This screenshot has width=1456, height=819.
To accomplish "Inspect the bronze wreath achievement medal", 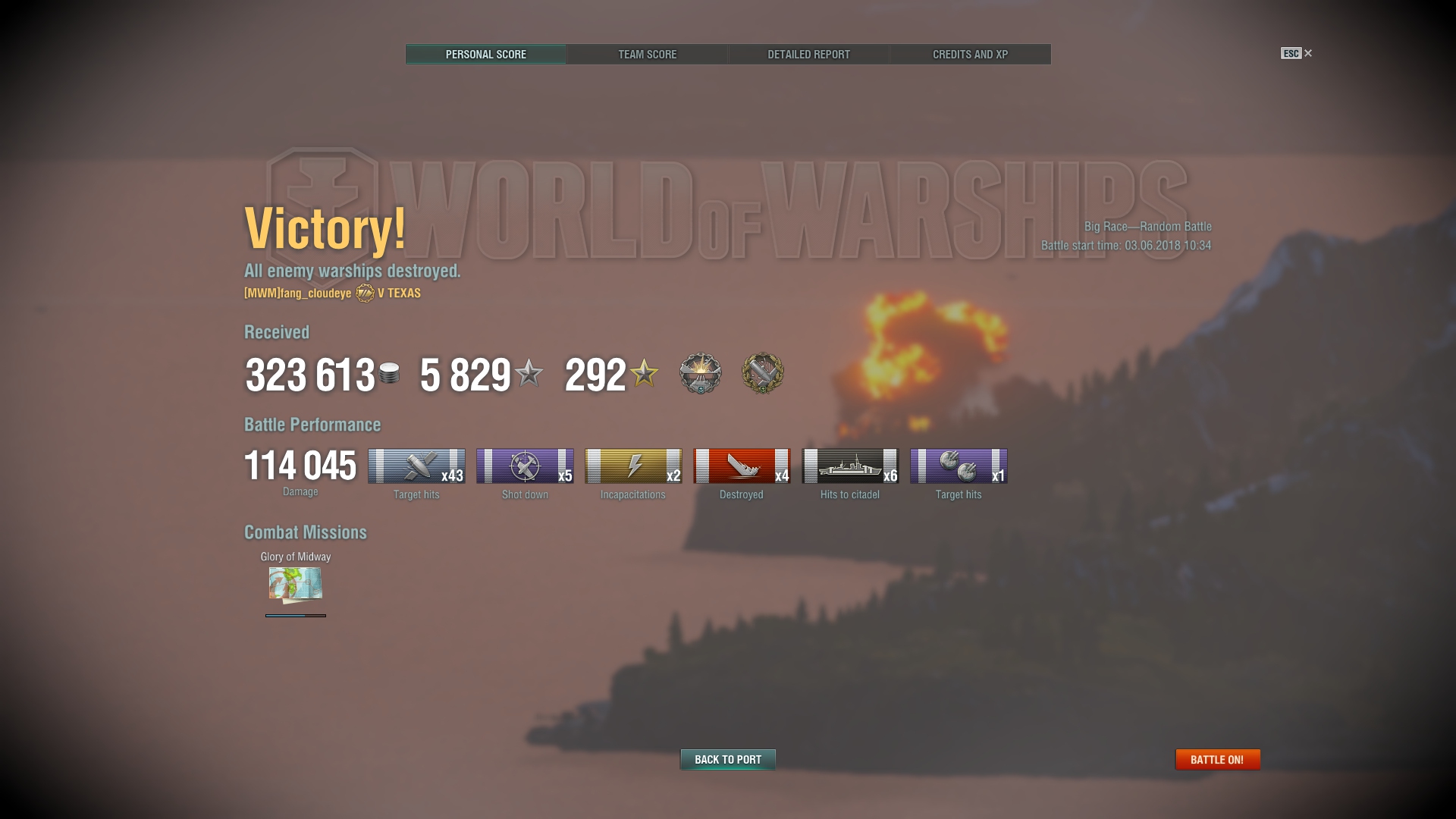I will [762, 373].
